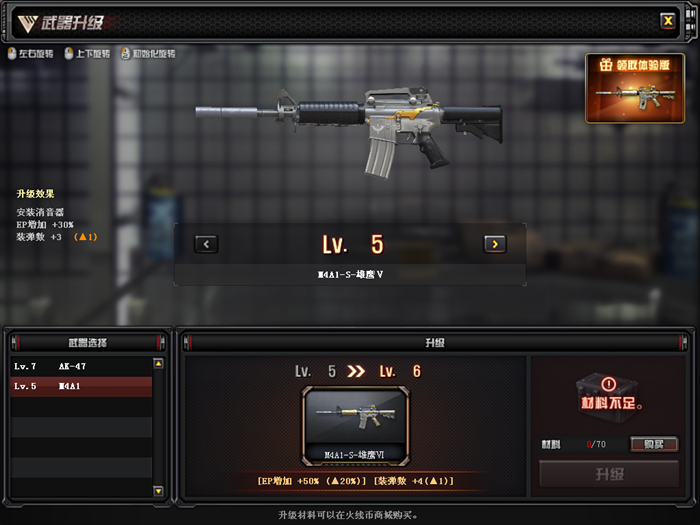Select the Lv.7 AK-47 in weapon list
Viewport: 700px width, 525px height.
80,367
